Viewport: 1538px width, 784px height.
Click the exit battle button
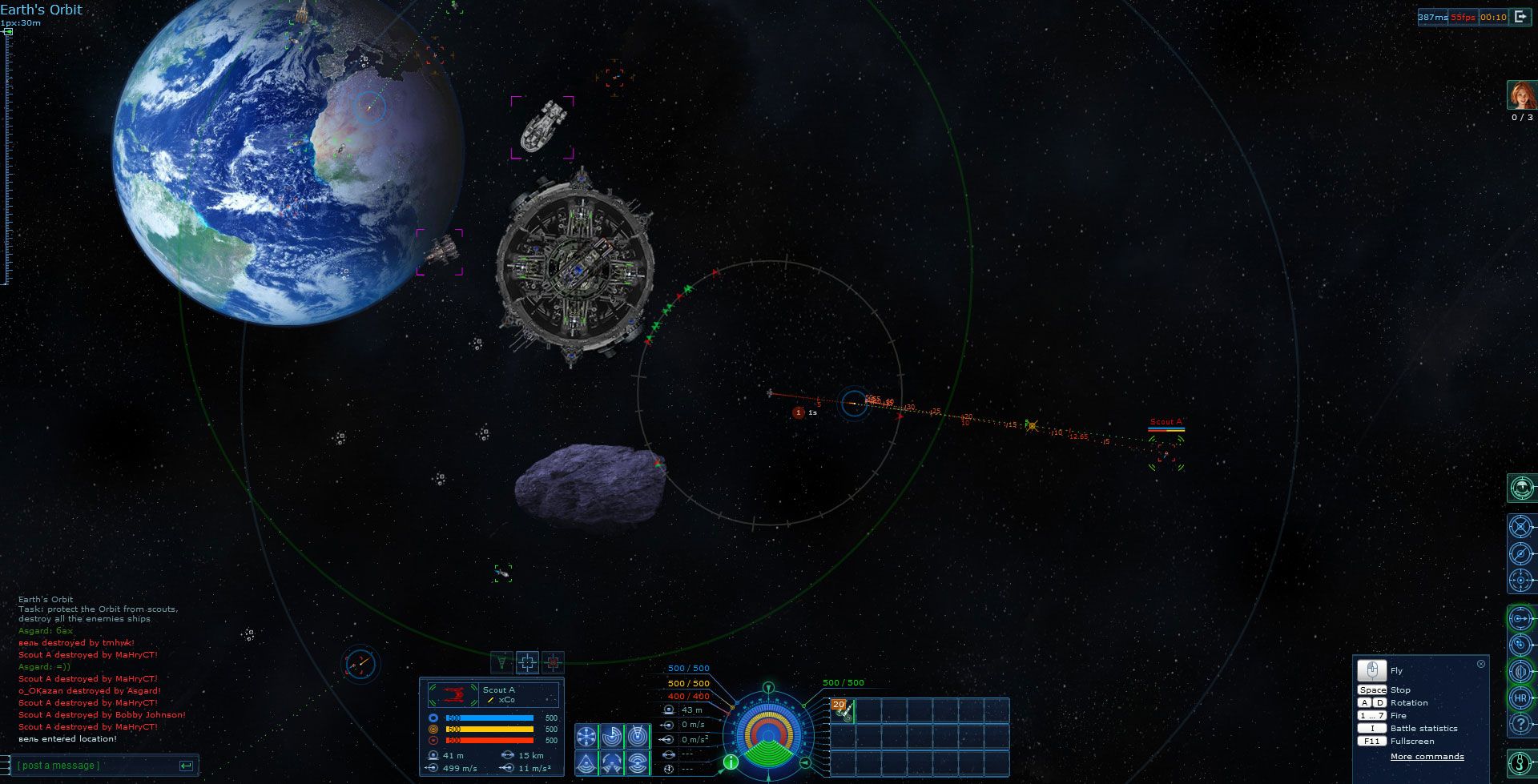coord(1520,17)
